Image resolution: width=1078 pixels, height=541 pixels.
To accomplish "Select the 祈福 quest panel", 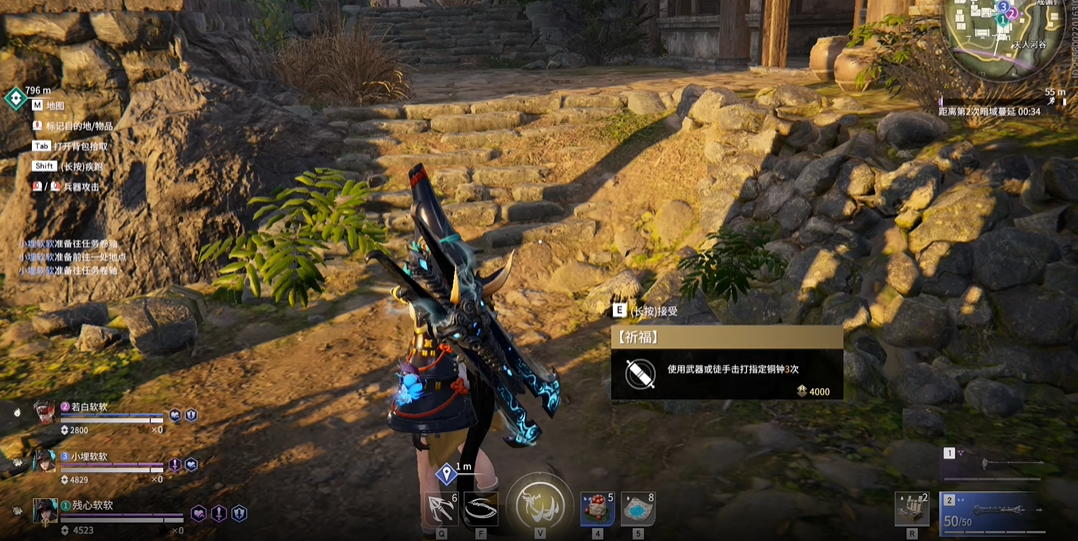I will pos(727,363).
